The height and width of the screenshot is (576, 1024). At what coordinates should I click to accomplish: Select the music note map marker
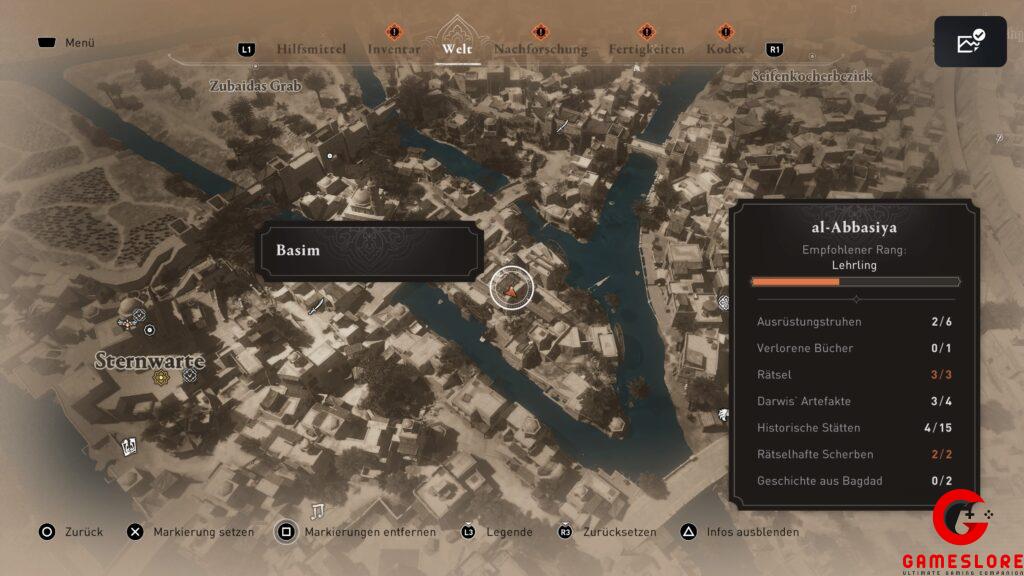pyautogui.click(x=319, y=511)
